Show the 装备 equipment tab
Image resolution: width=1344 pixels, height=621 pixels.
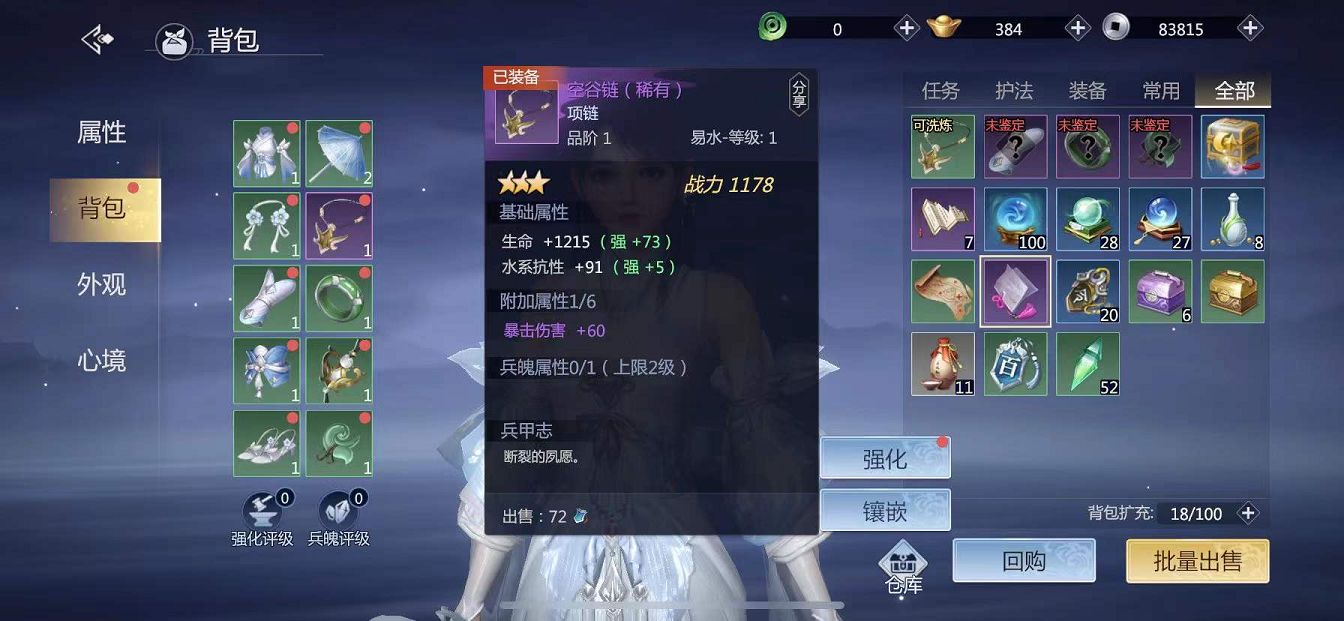(1087, 91)
